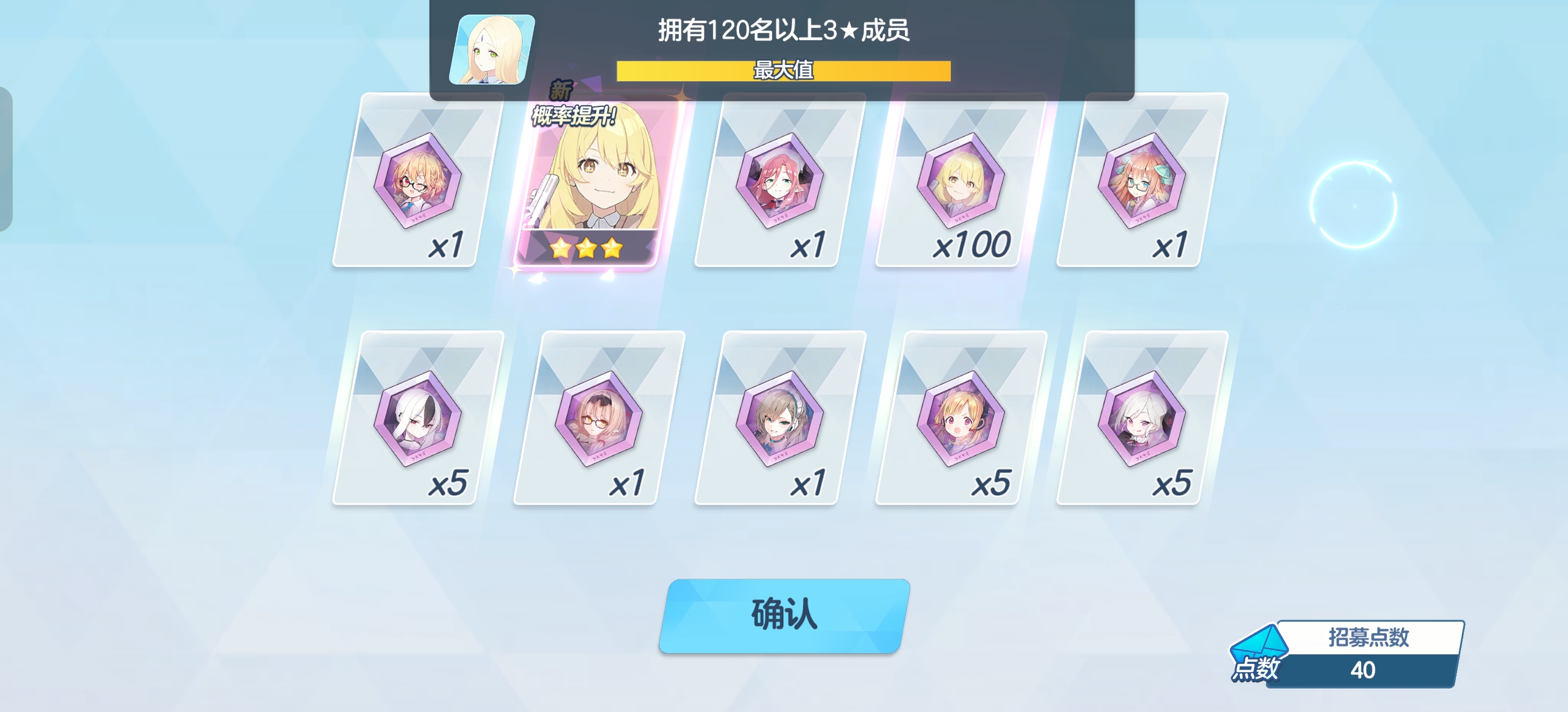The image size is (1568, 712).
Task: Tap the 概率提升 rate-up tag
Action: point(573,116)
